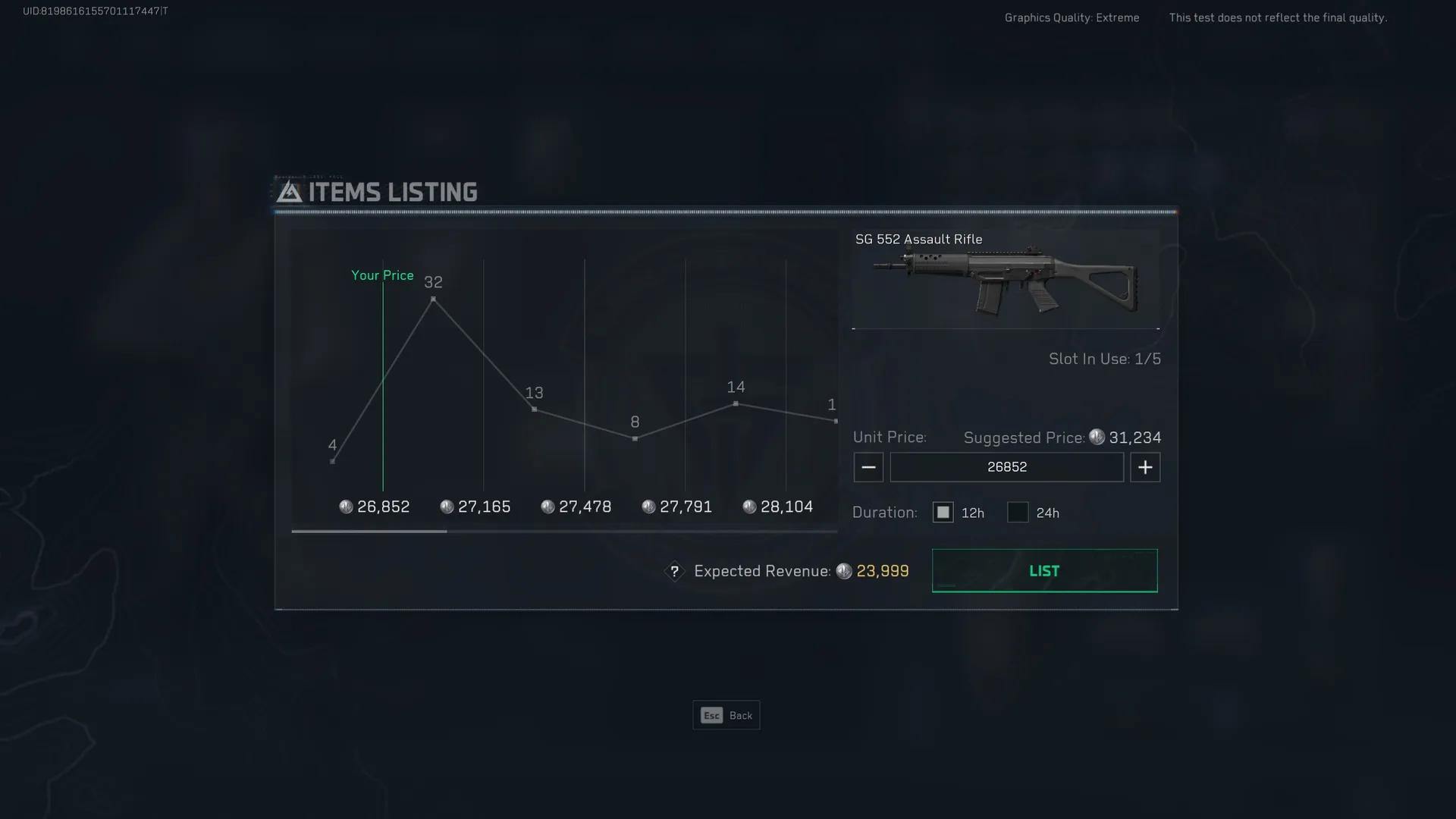Image resolution: width=1456 pixels, height=819 pixels.
Task: Decrease unit price with the minus button
Action: (x=868, y=467)
